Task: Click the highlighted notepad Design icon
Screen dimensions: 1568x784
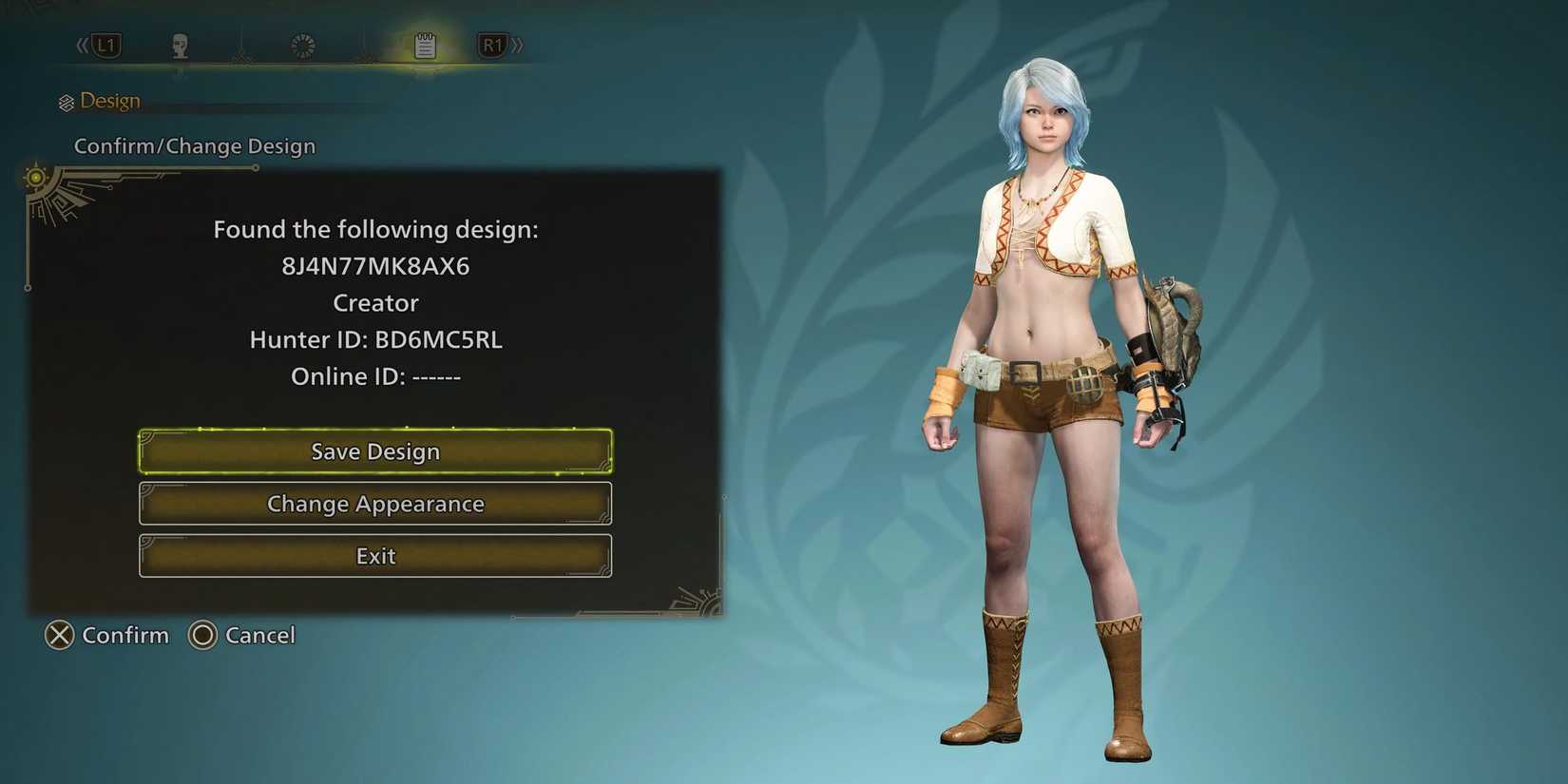Action: [424, 45]
